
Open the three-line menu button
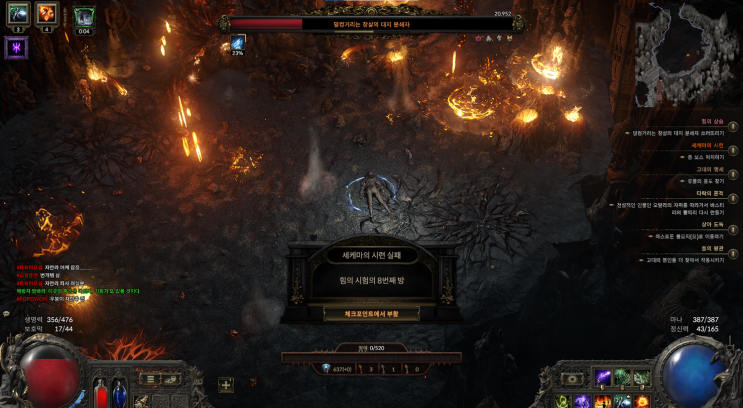click(151, 379)
